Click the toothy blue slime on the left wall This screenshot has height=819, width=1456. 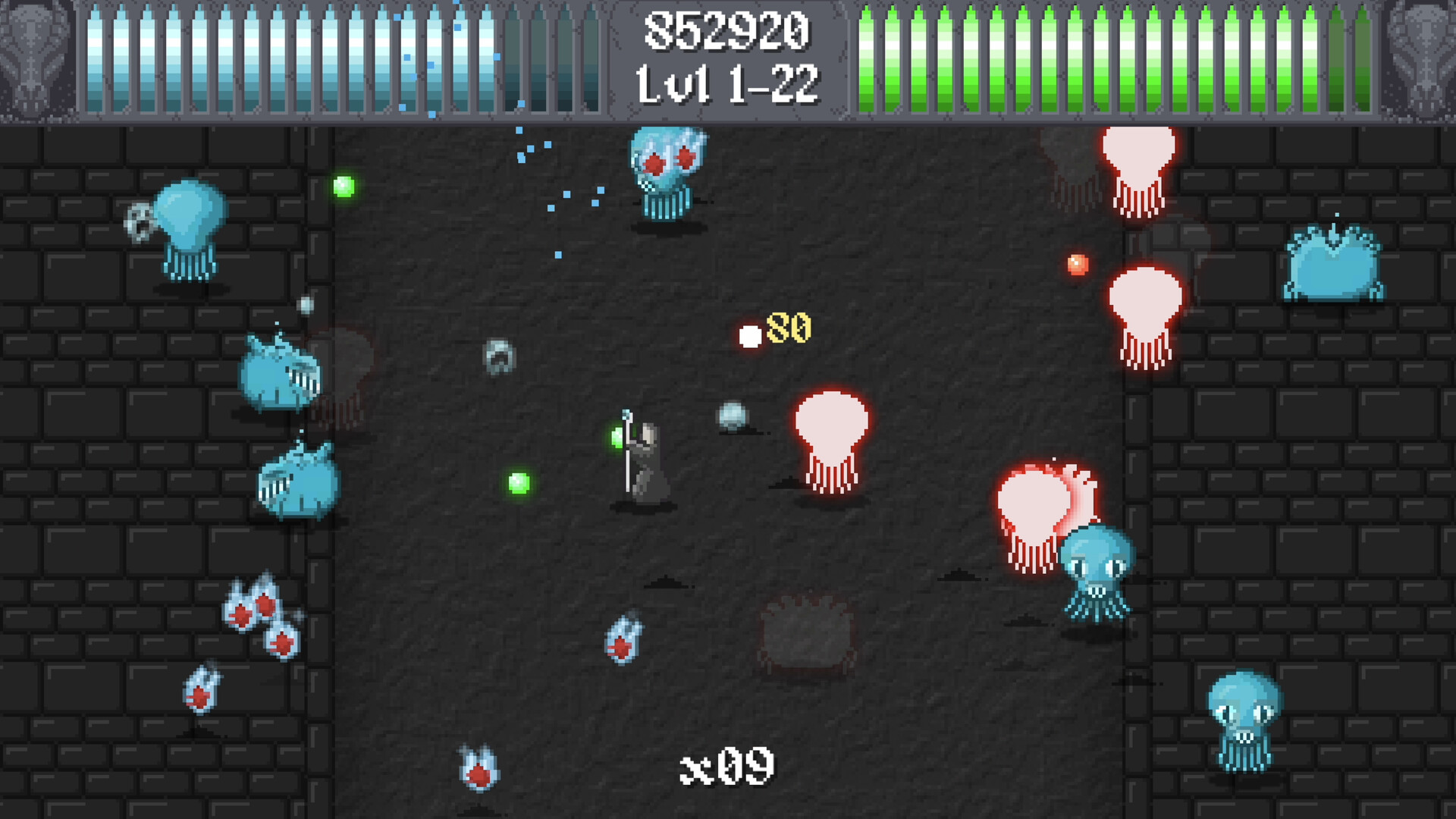point(281,375)
